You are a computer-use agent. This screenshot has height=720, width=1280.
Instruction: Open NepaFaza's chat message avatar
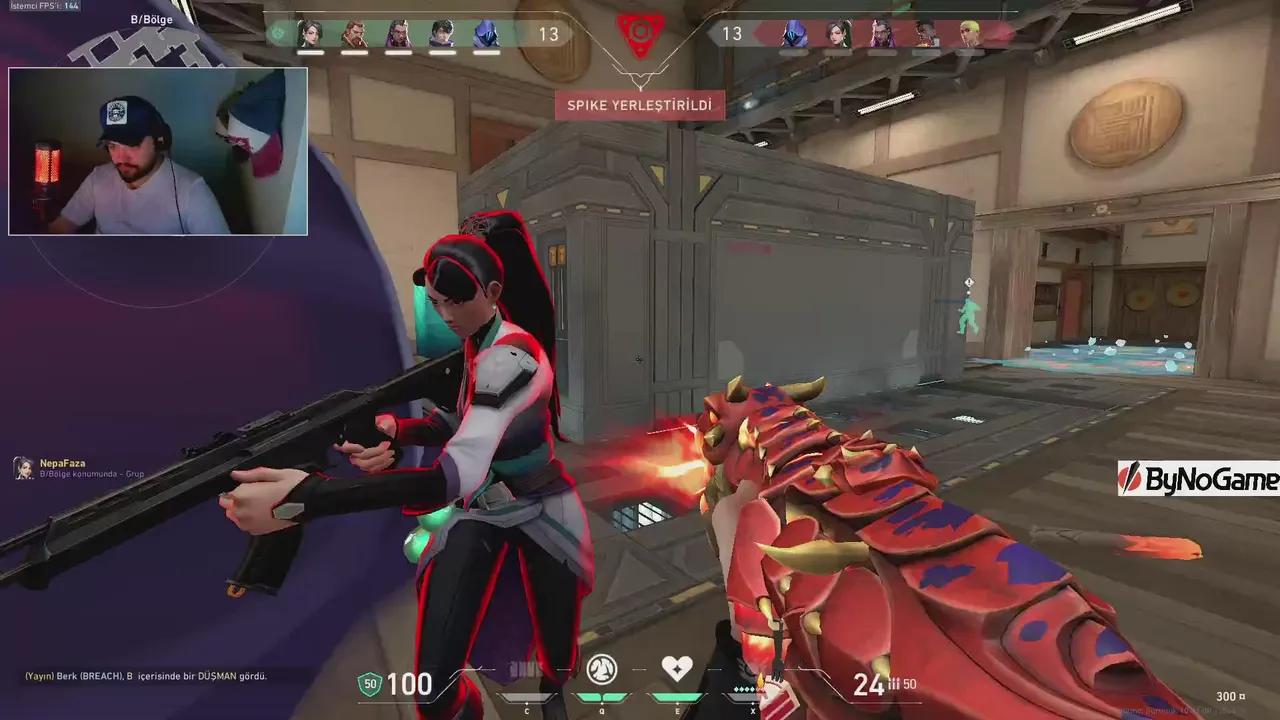(x=23, y=467)
